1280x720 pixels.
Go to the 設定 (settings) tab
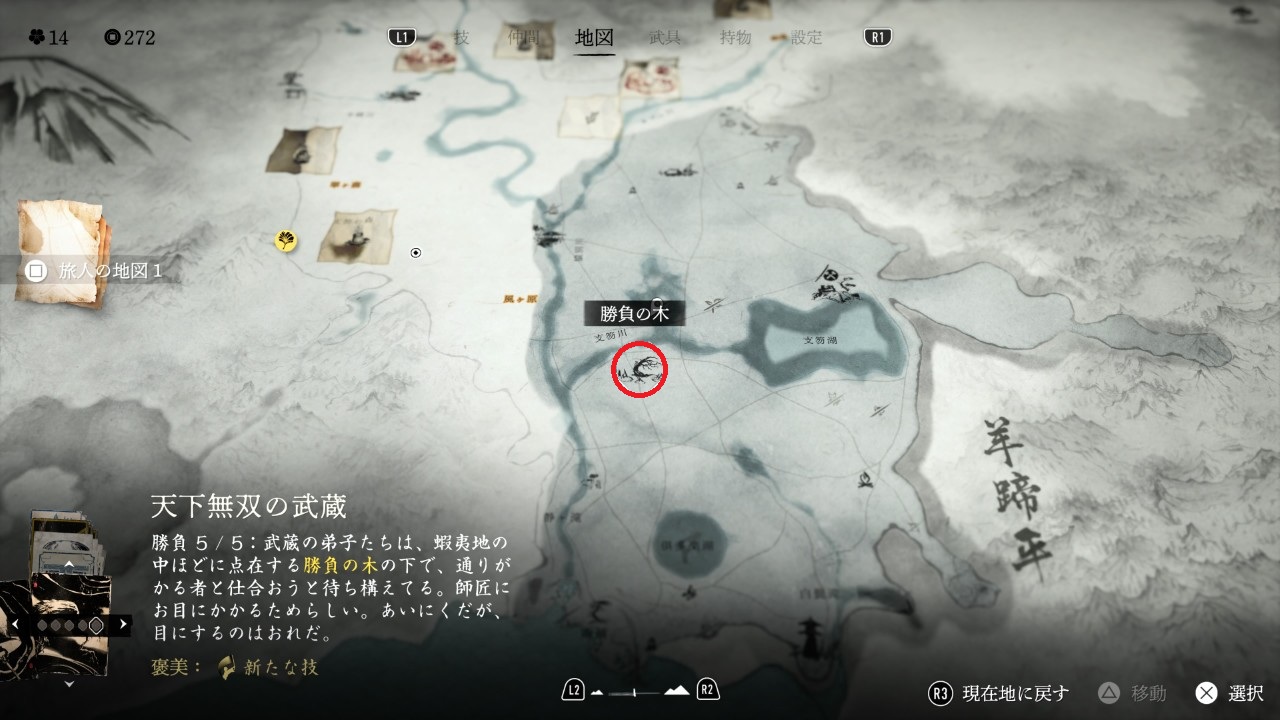point(806,38)
